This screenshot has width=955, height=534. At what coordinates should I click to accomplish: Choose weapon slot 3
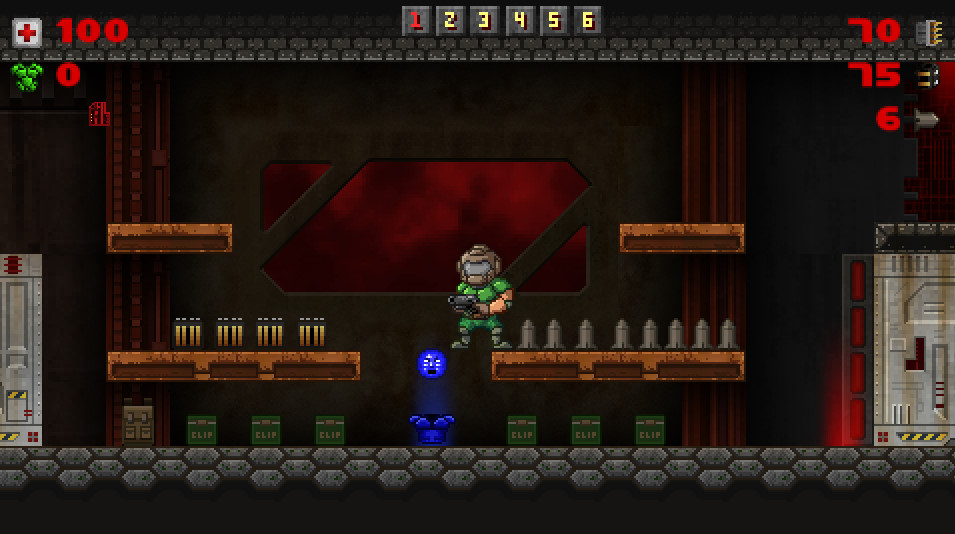(x=485, y=20)
